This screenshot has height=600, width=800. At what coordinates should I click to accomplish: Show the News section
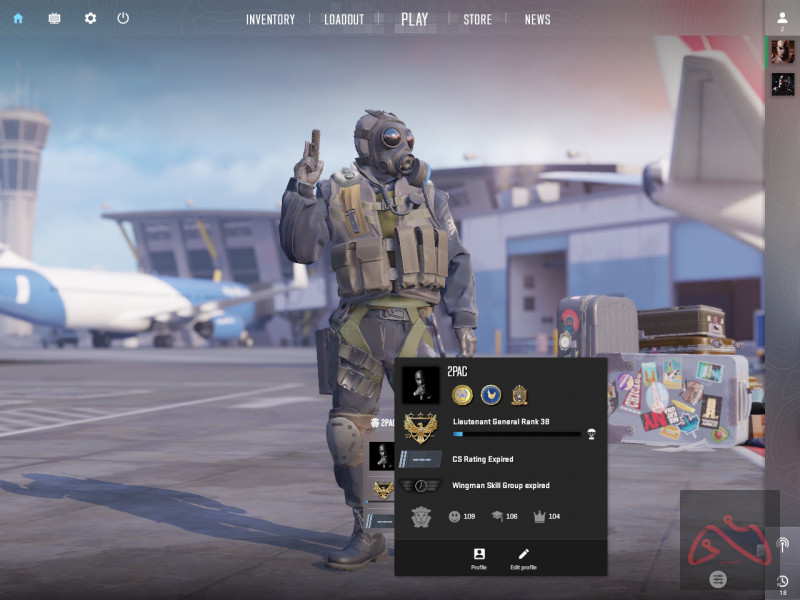tap(537, 19)
